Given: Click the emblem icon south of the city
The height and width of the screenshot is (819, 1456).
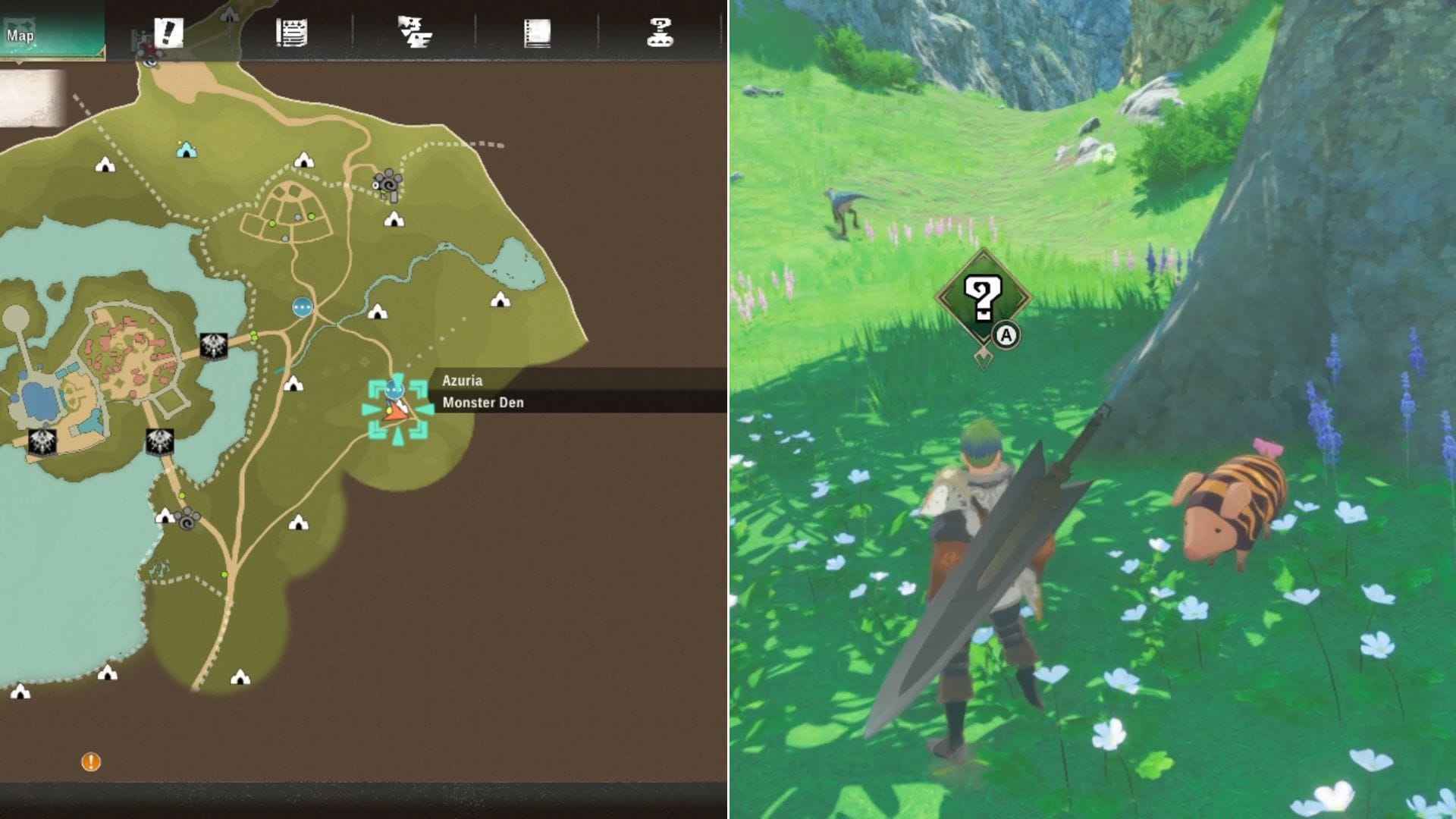Looking at the screenshot, I should pos(160,442).
